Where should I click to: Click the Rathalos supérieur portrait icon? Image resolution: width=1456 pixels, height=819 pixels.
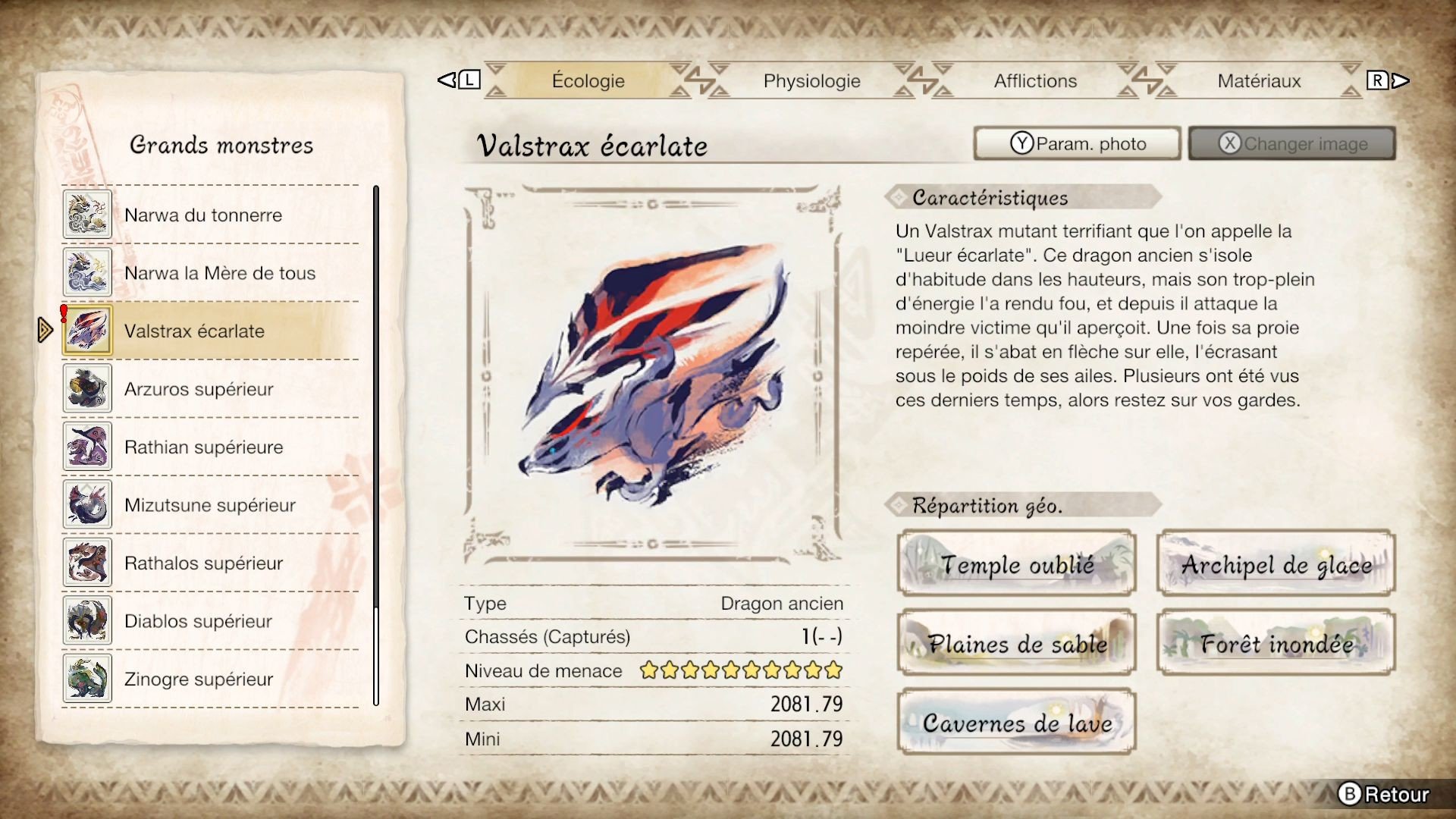[x=87, y=563]
